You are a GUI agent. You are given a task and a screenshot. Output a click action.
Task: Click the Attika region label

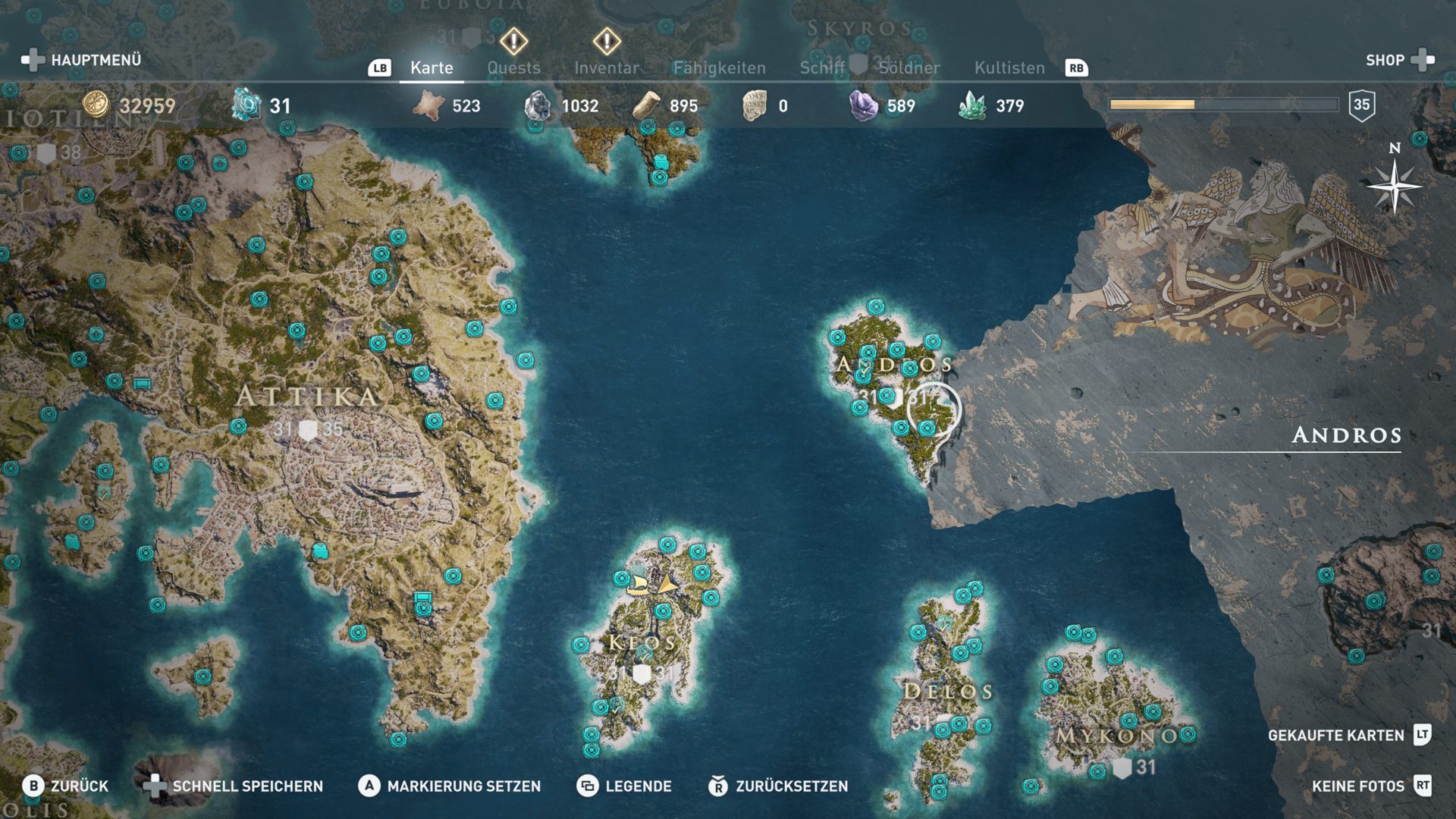point(306,396)
